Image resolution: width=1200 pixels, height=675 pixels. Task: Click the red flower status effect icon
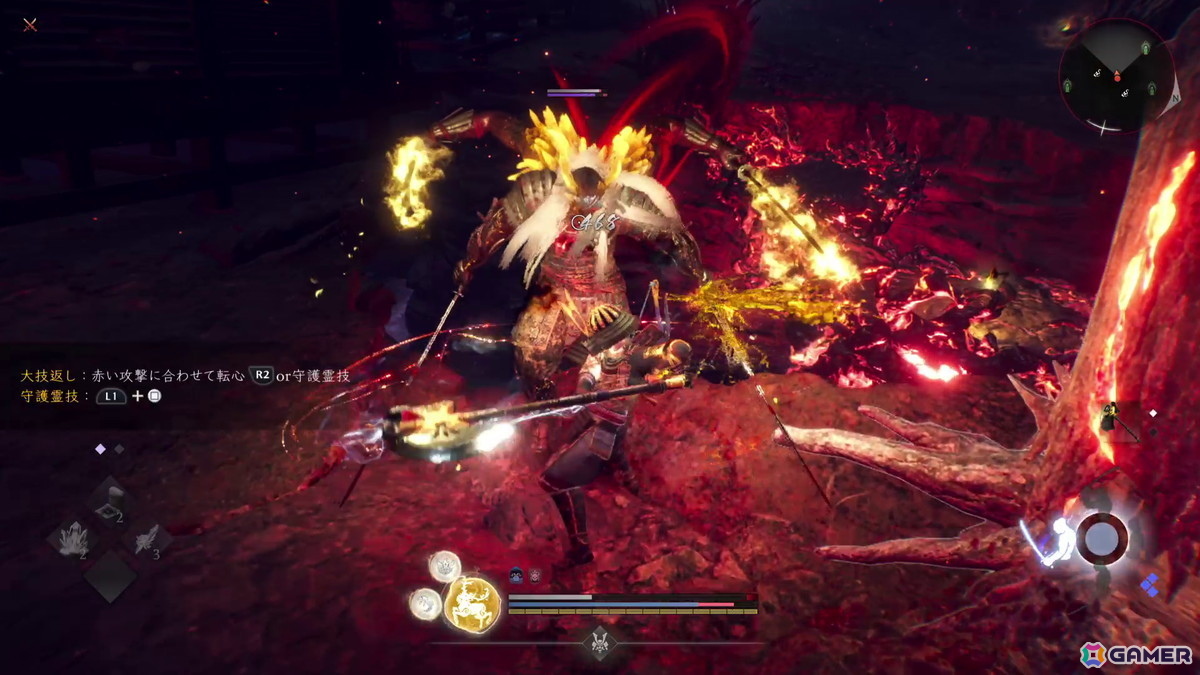[x=535, y=575]
